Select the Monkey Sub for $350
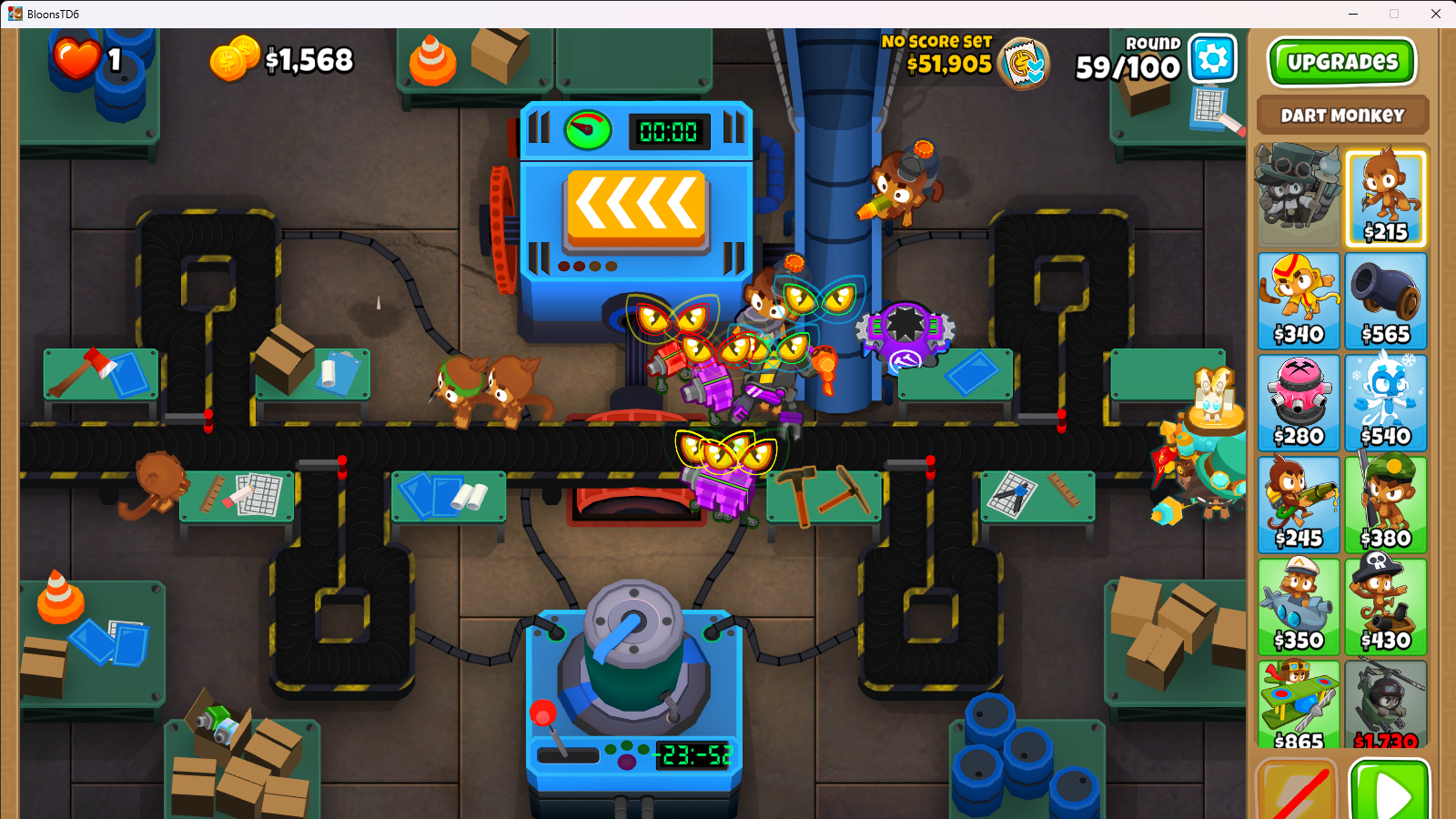 [1299, 607]
